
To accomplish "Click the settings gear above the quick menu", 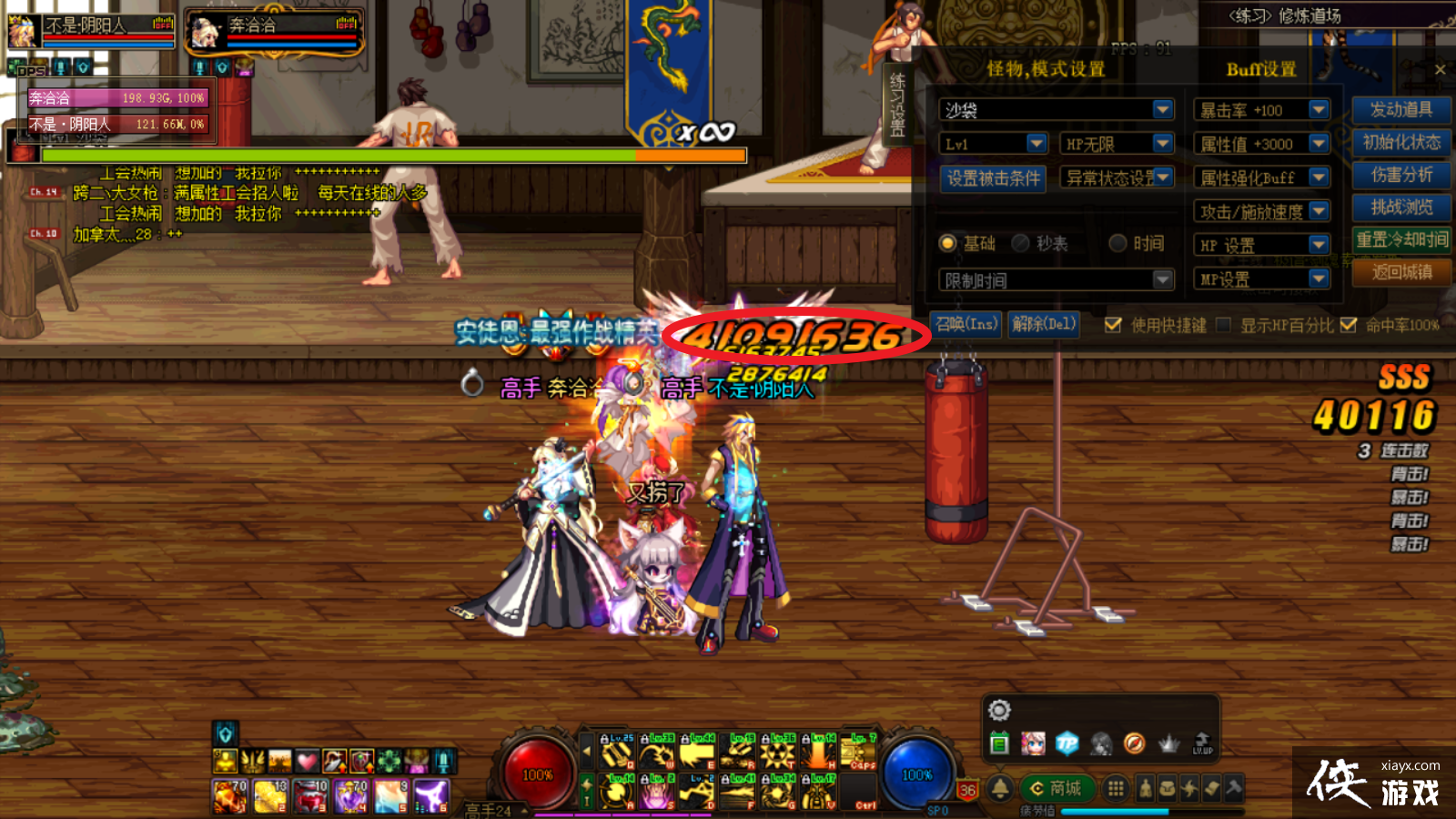I will (999, 710).
